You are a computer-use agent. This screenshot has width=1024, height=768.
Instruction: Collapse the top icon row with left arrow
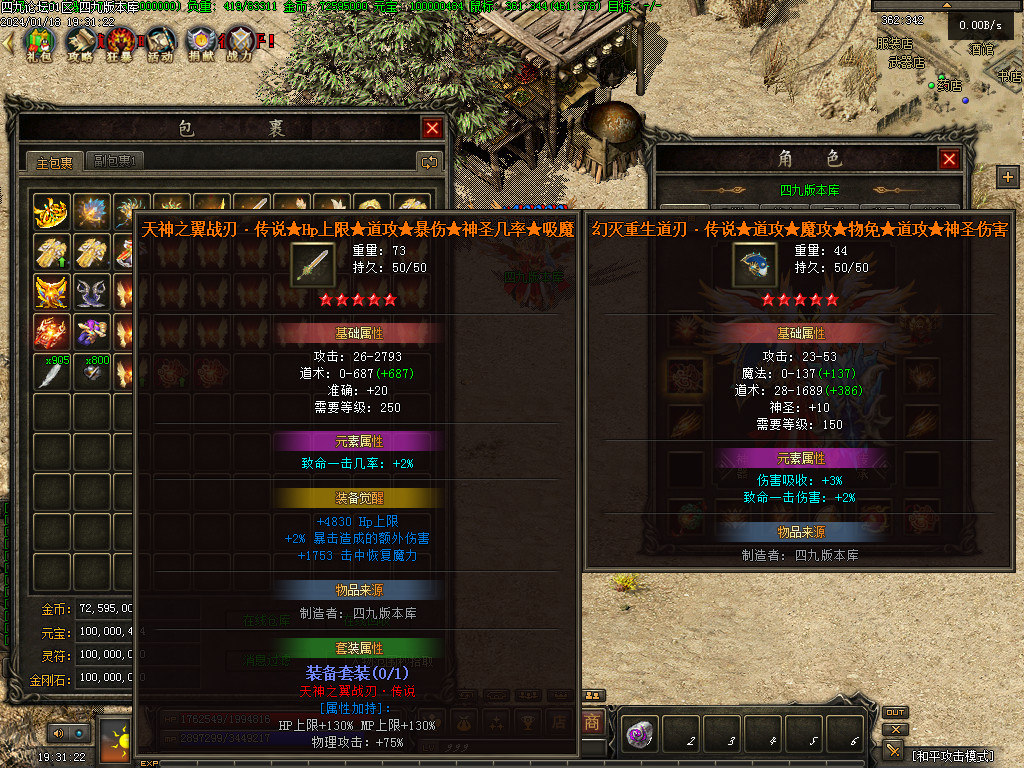click(x=9, y=42)
